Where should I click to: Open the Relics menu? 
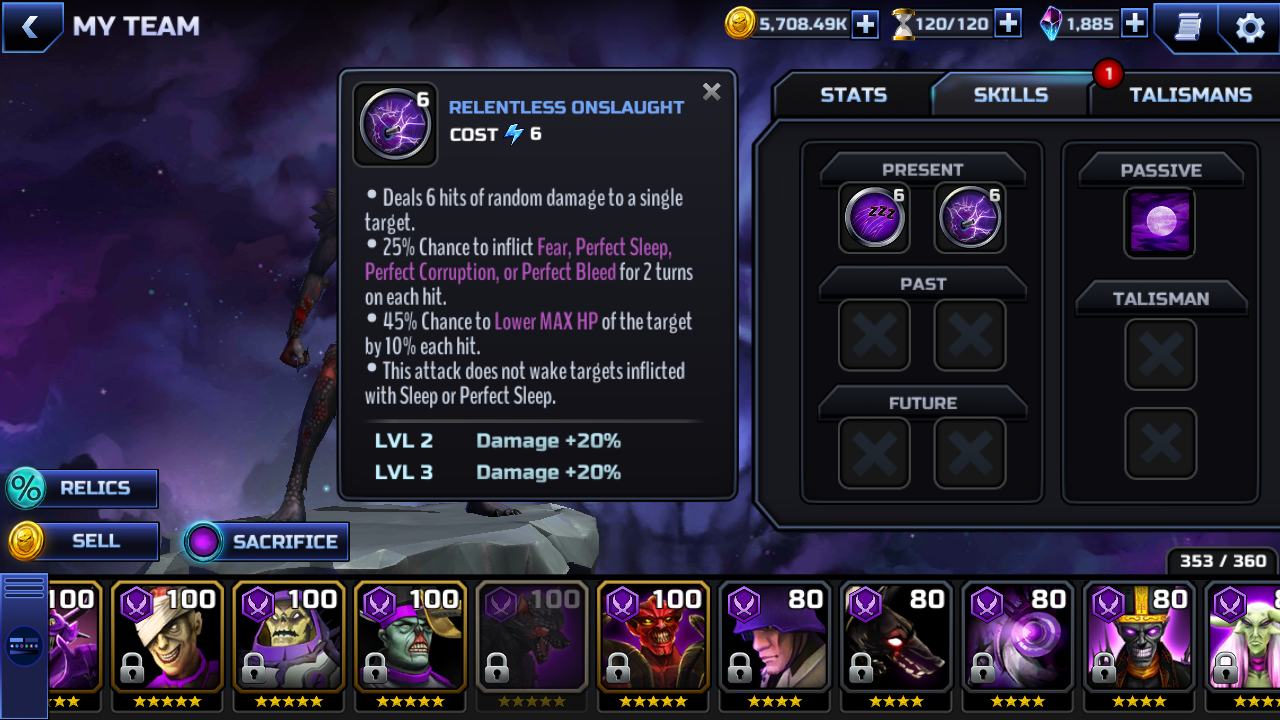(x=82, y=489)
